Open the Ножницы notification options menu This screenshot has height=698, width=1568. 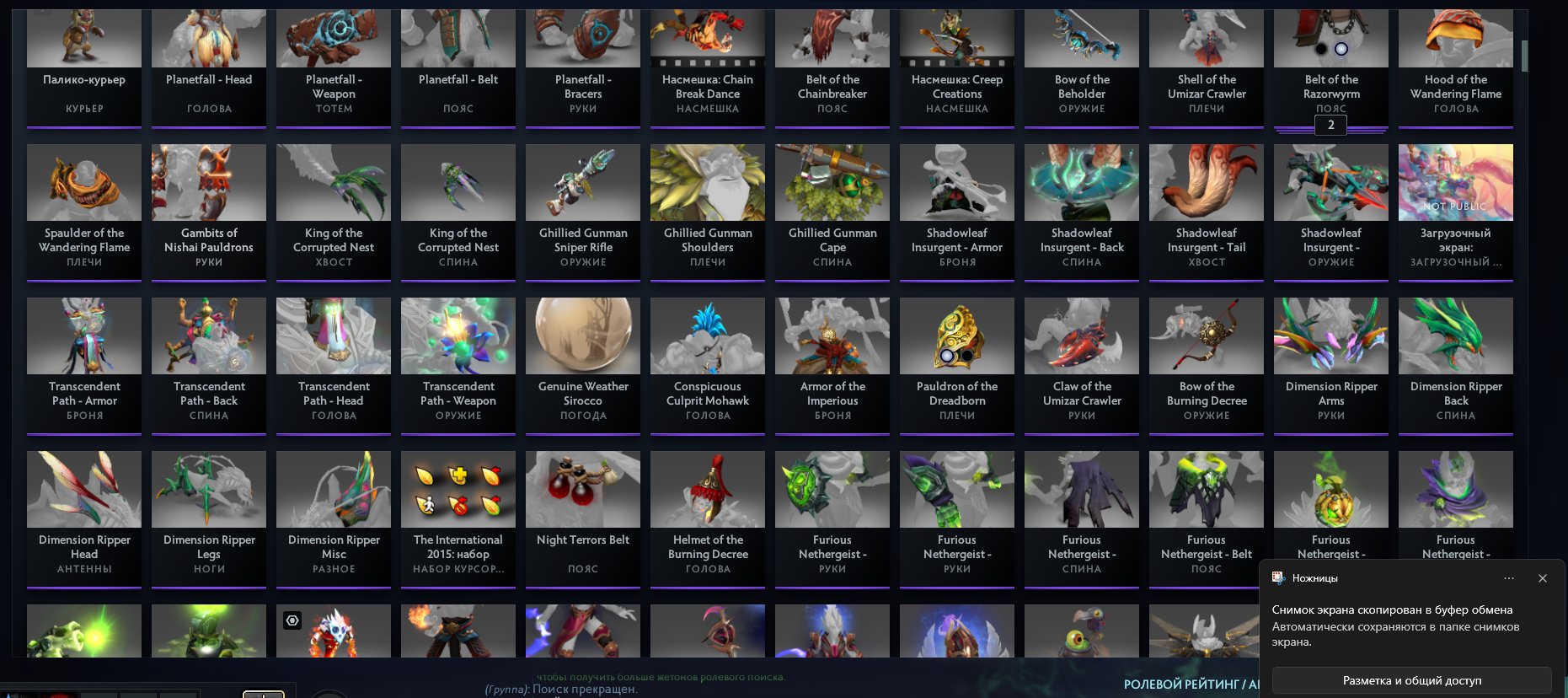tap(1509, 578)
